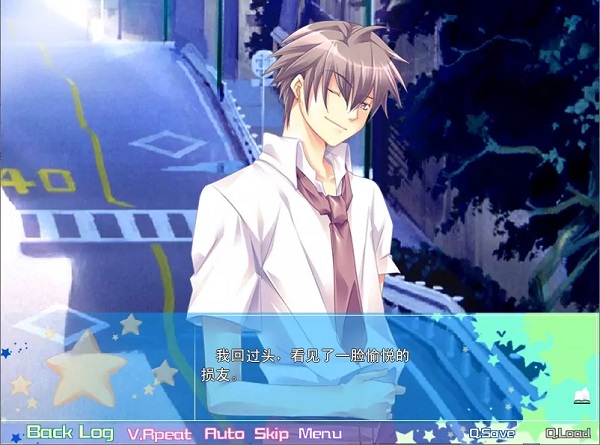Viewport: 600px width, 445px height.
Task: Turn on Auto mode
Action: pos(224,434)
